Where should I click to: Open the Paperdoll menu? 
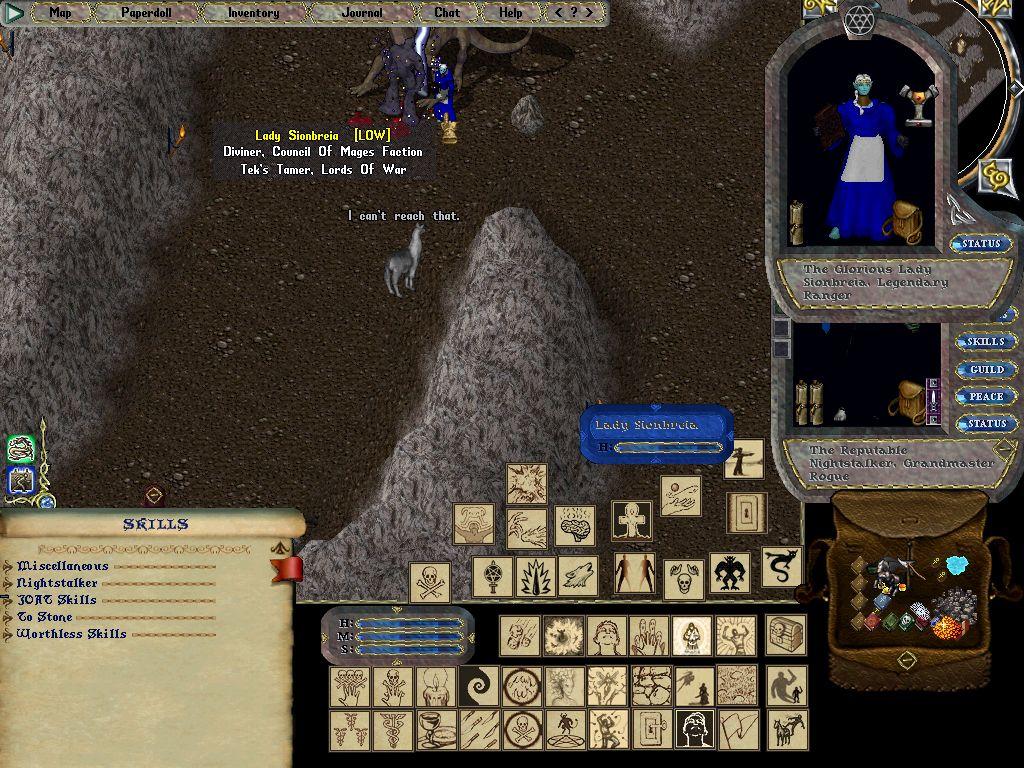coord(147,13)
